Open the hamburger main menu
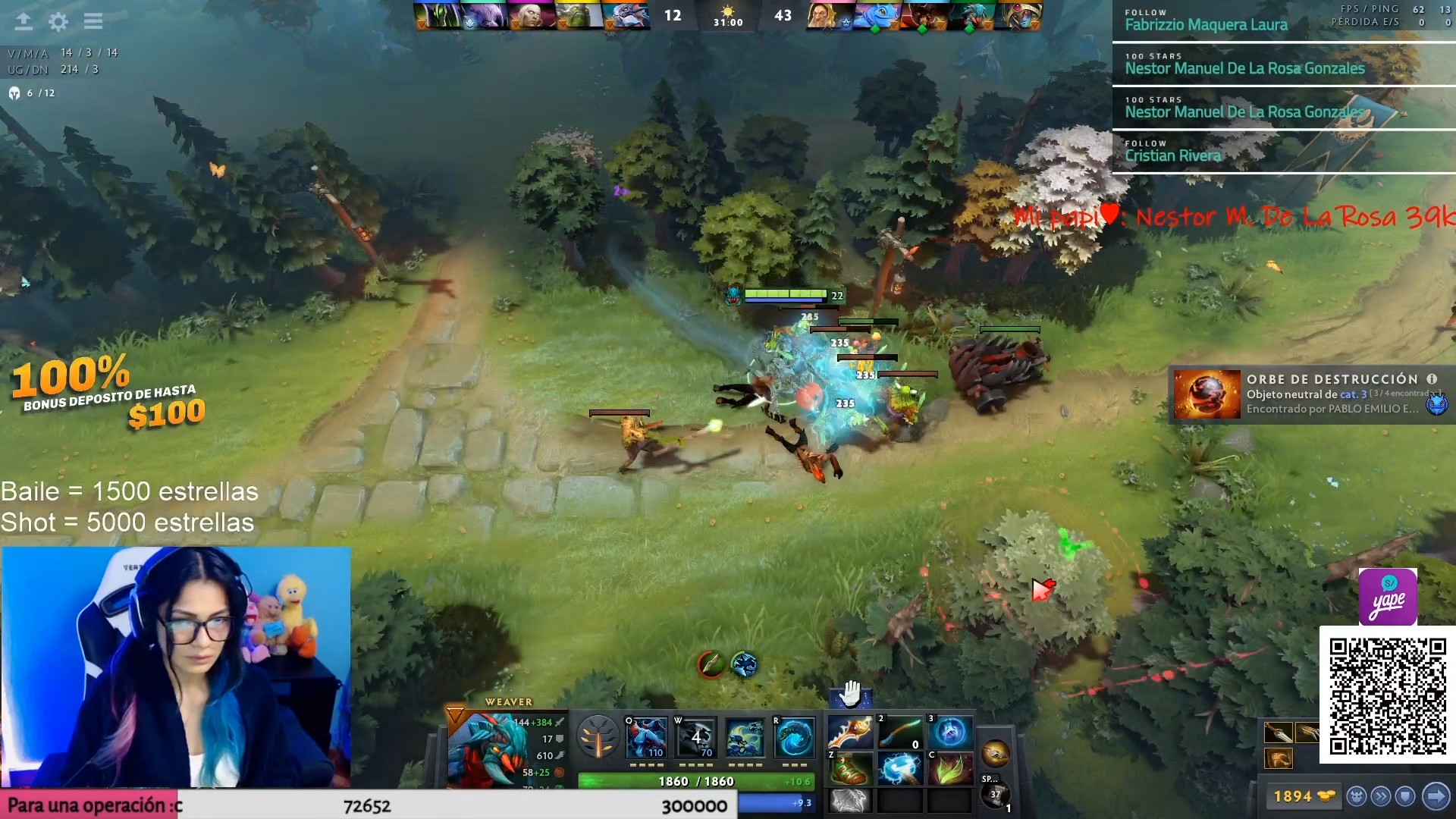 point(93,21)
